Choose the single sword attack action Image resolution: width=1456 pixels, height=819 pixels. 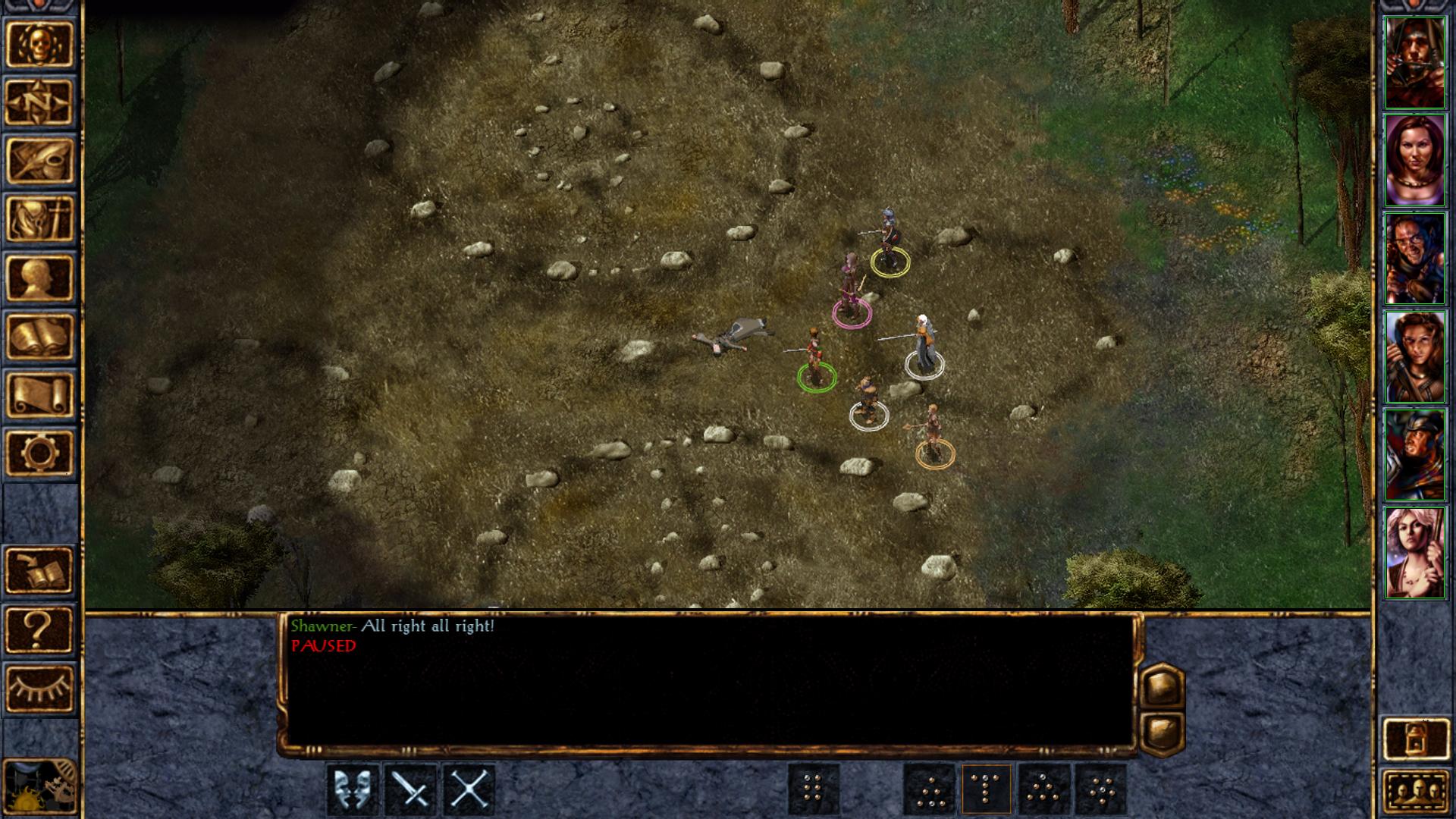tap(411, 789)
